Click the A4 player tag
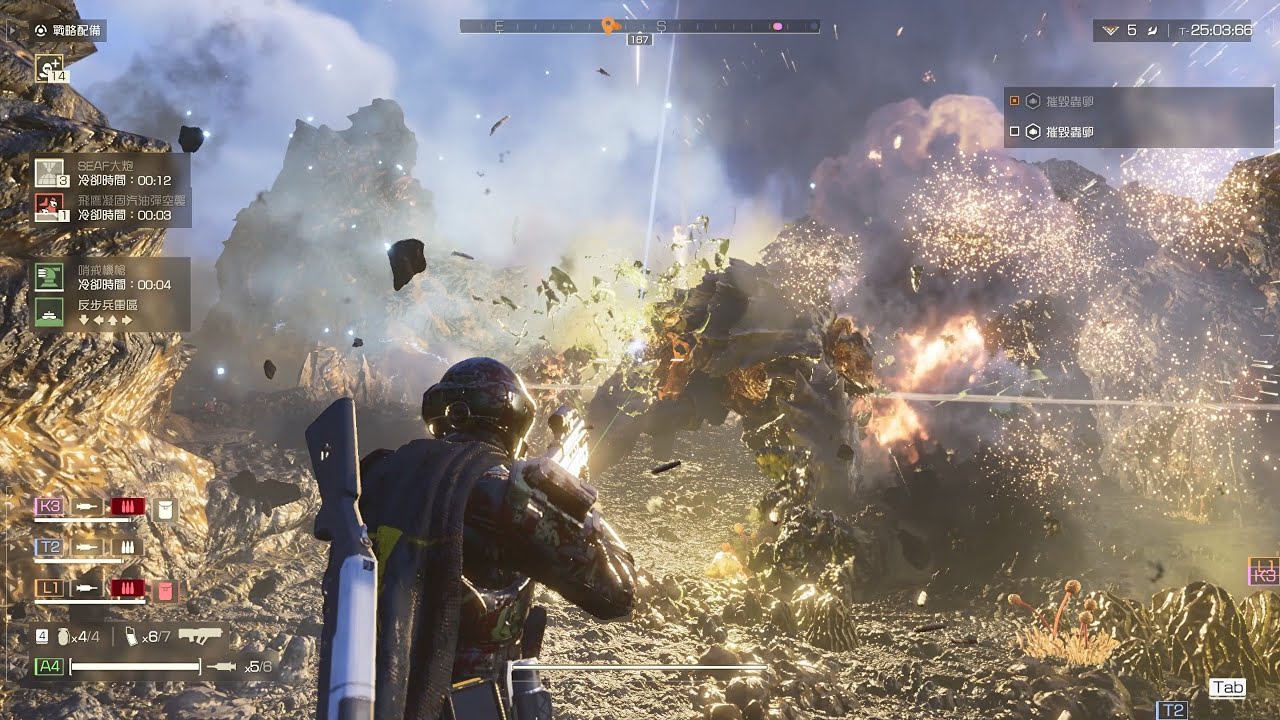 point(48,666)
